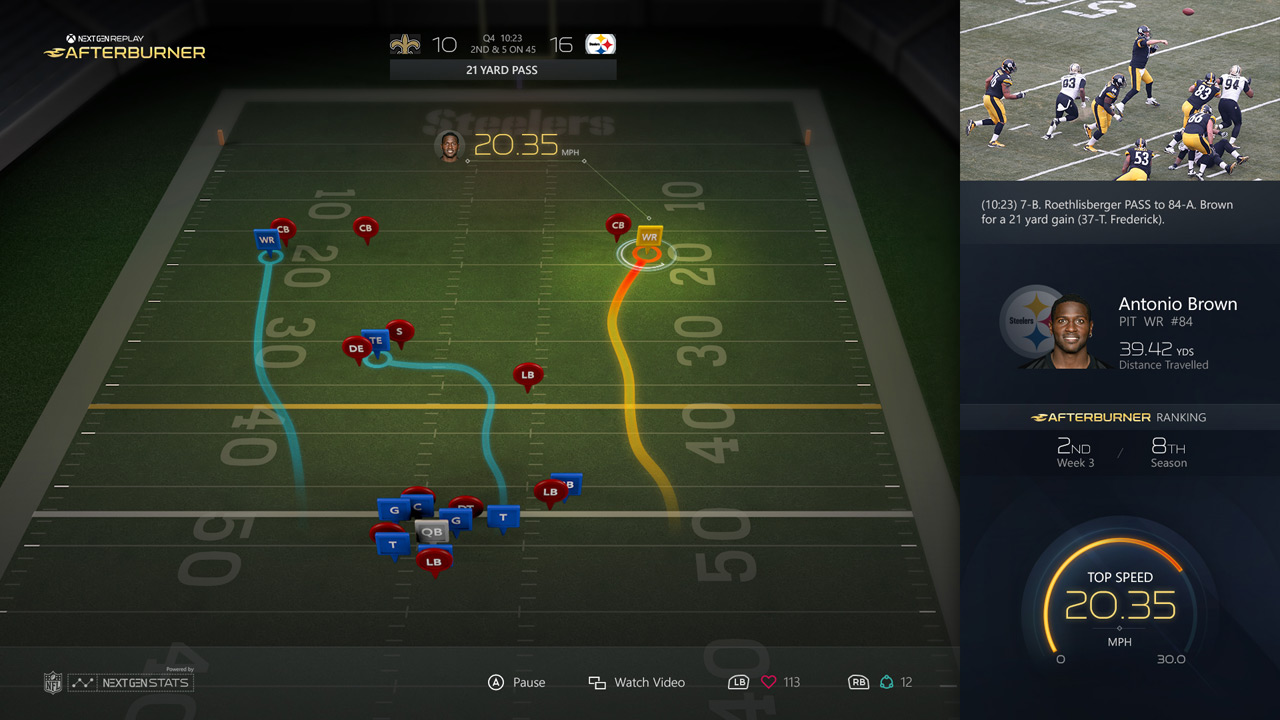Image resolution: width=1280 pixels, height=720 pixels.
Task: Select the blue WR marker
Action: pyautogui.click(x=266, y=239)
